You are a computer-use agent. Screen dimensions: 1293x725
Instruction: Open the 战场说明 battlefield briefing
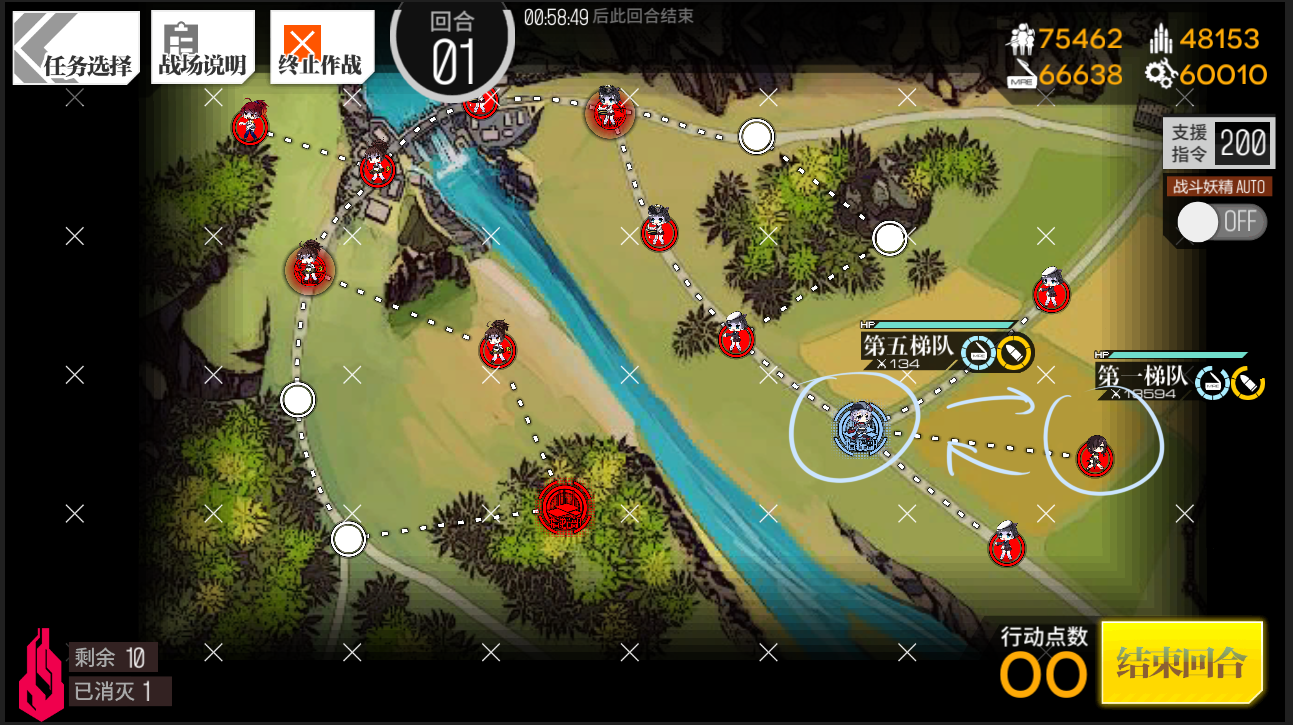pyautogui.click(x=202, y=48)
